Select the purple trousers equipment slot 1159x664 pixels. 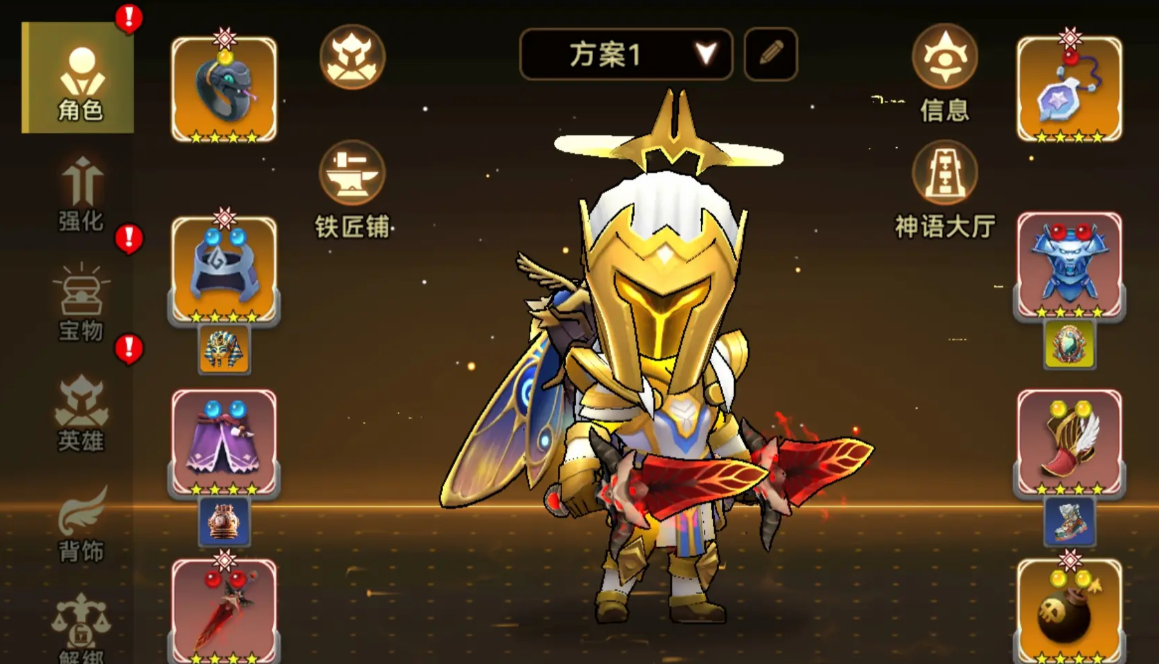pos(224,441)
